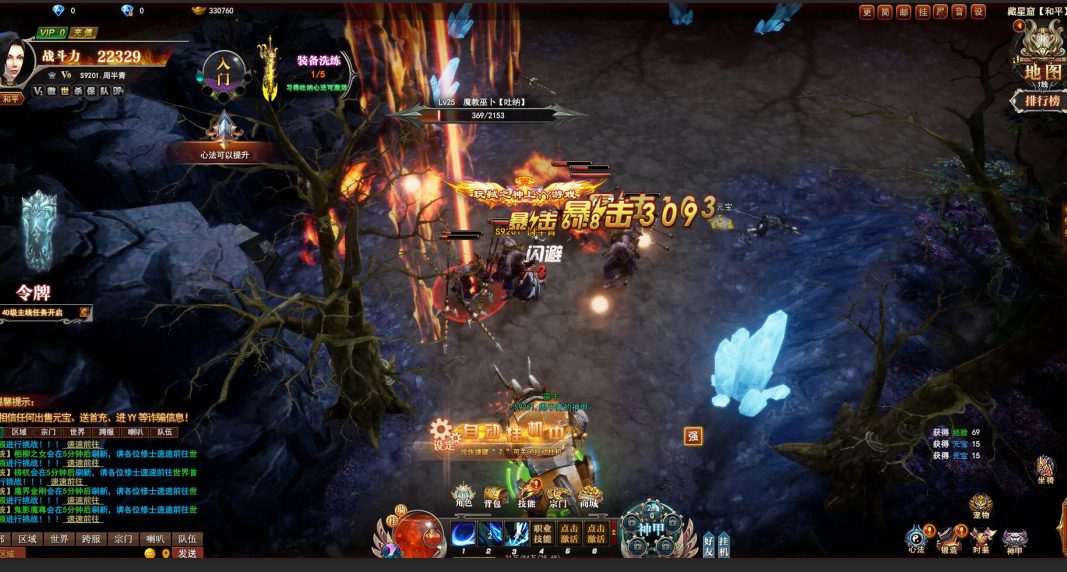Open settings with the 设 button
This screenshot has height=572, width=1067.
point(978,12)
